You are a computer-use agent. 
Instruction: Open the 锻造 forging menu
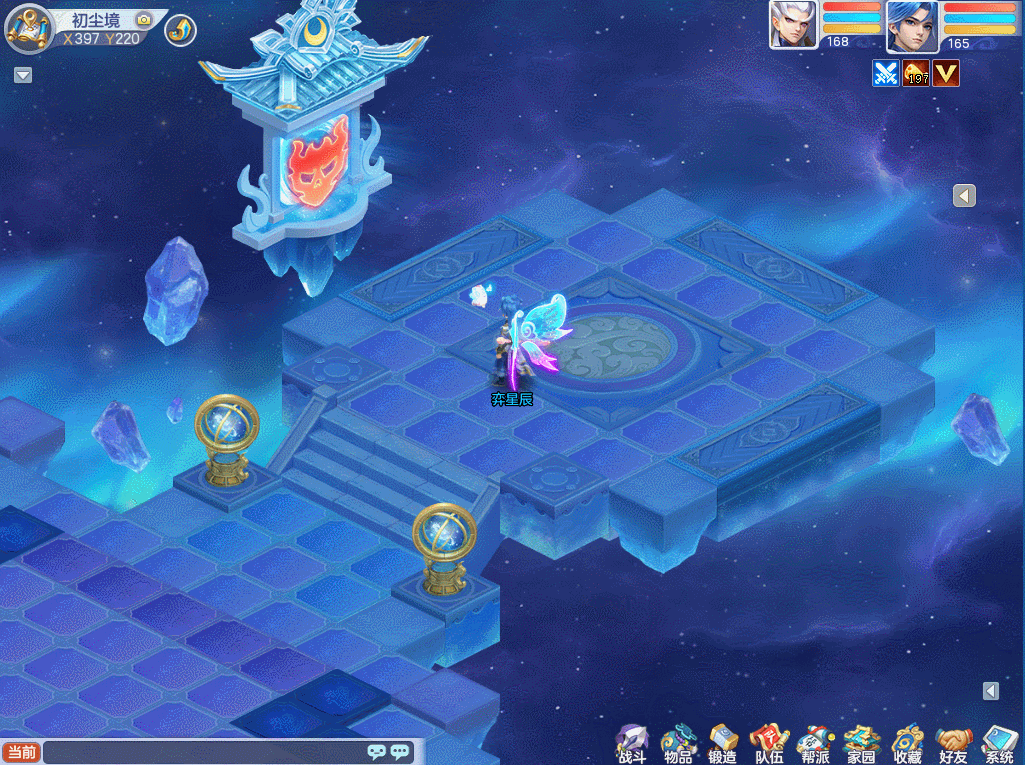point(723,744)
